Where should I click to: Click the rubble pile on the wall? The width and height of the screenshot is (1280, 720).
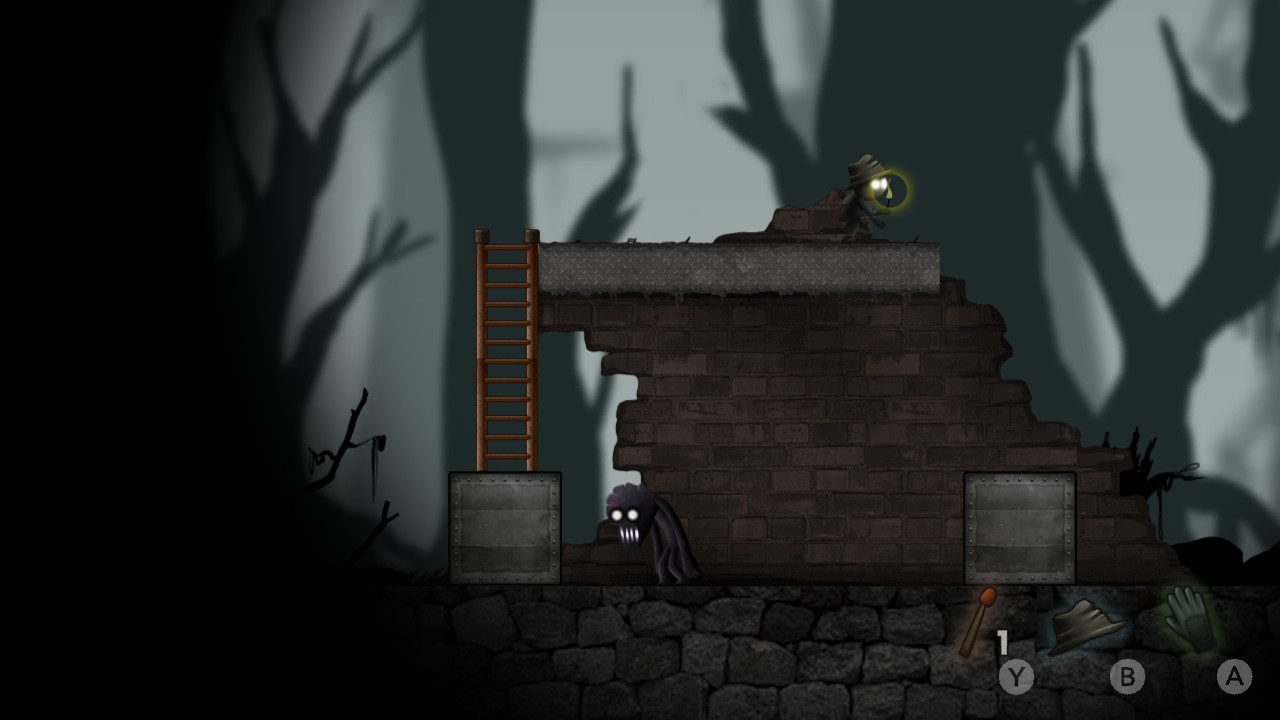tap(800, 220)
